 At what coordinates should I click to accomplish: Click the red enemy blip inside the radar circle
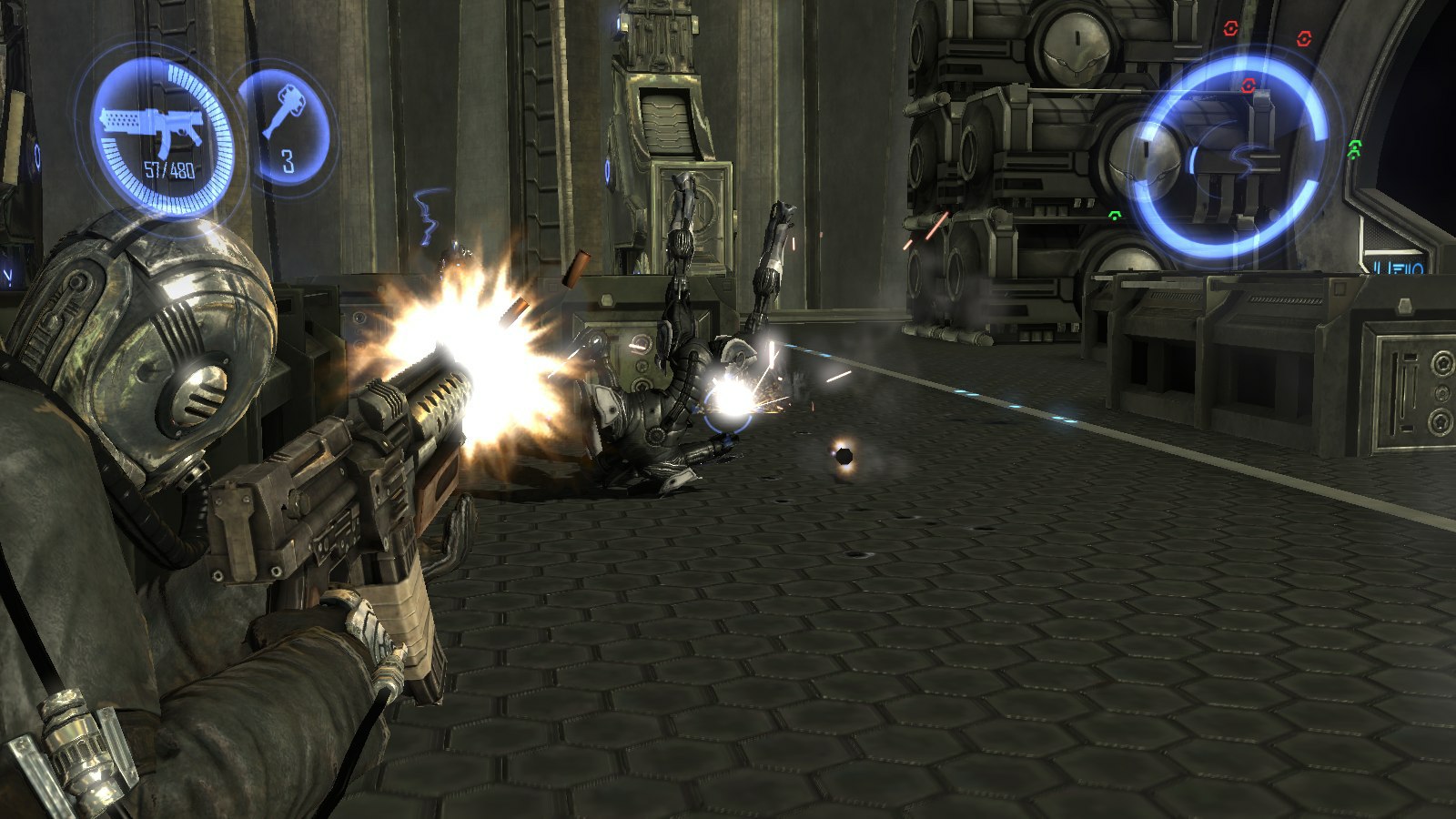(x=1248, y=86)
